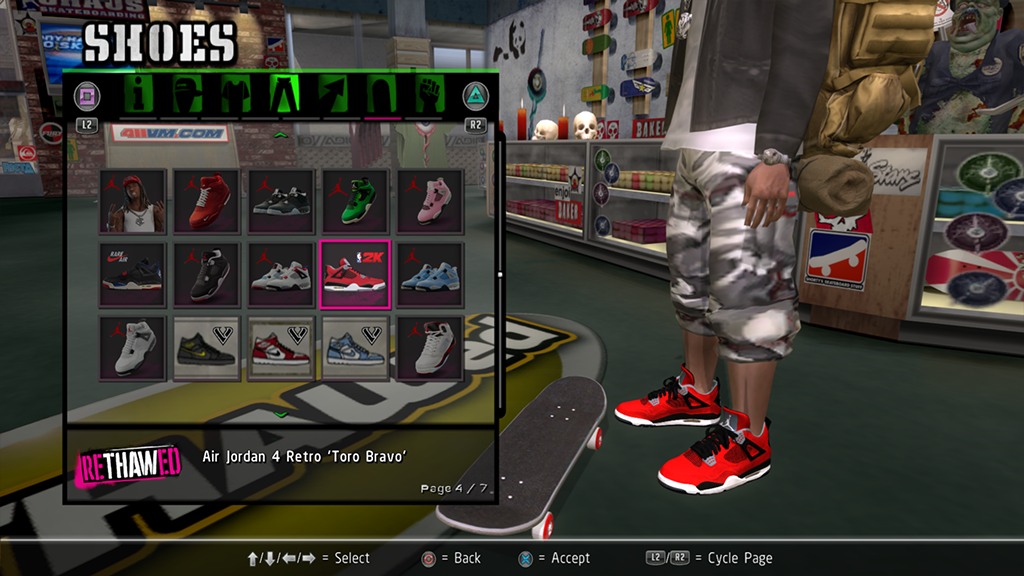This screenshot has width=1024, height=576.
Task: Choose the tile showing the rapper in red cap
Action: click(132, 201)
